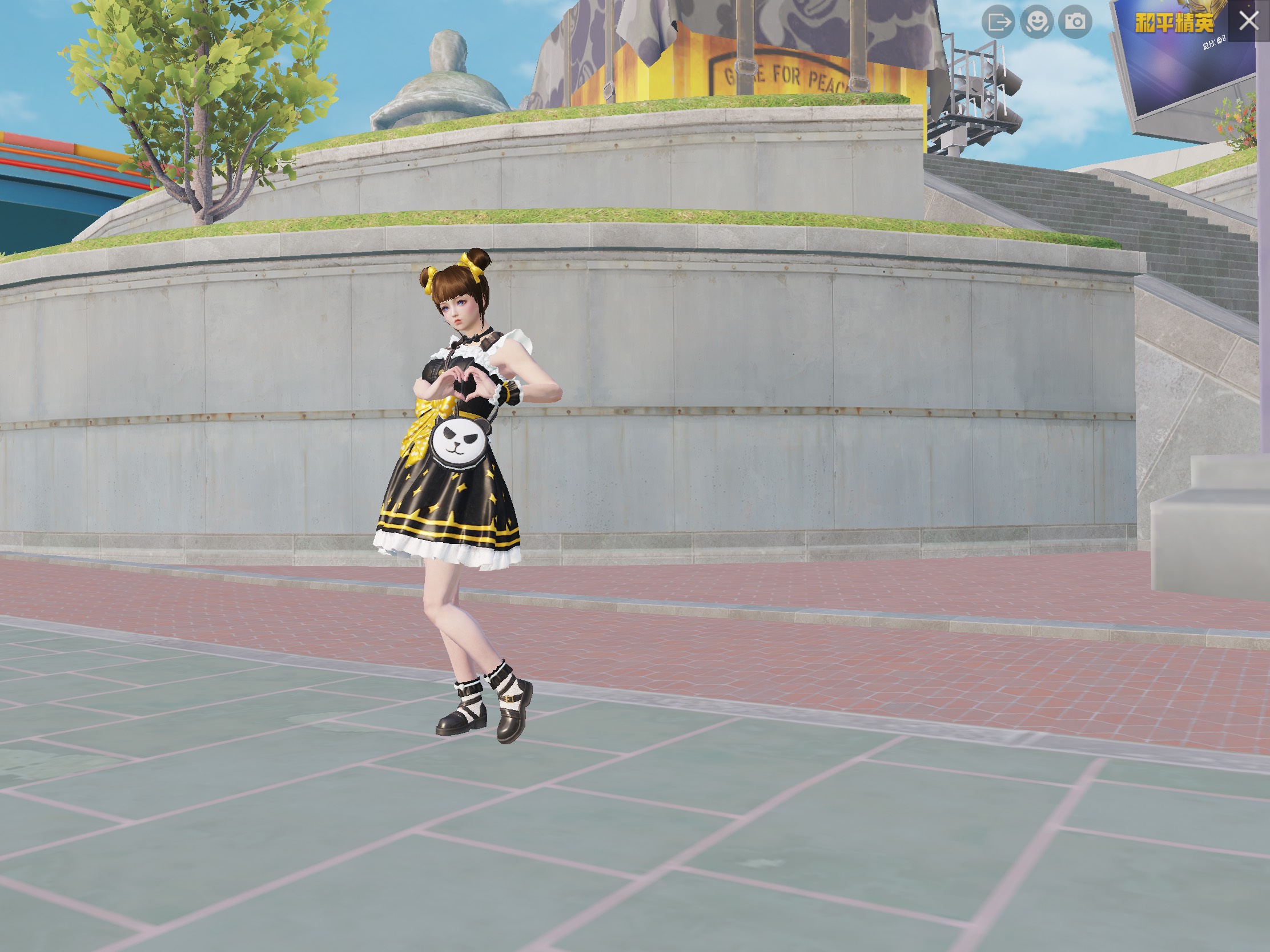Take a photo with the camera icon
Screen dimensions: 1270x952
(1075, 22)
